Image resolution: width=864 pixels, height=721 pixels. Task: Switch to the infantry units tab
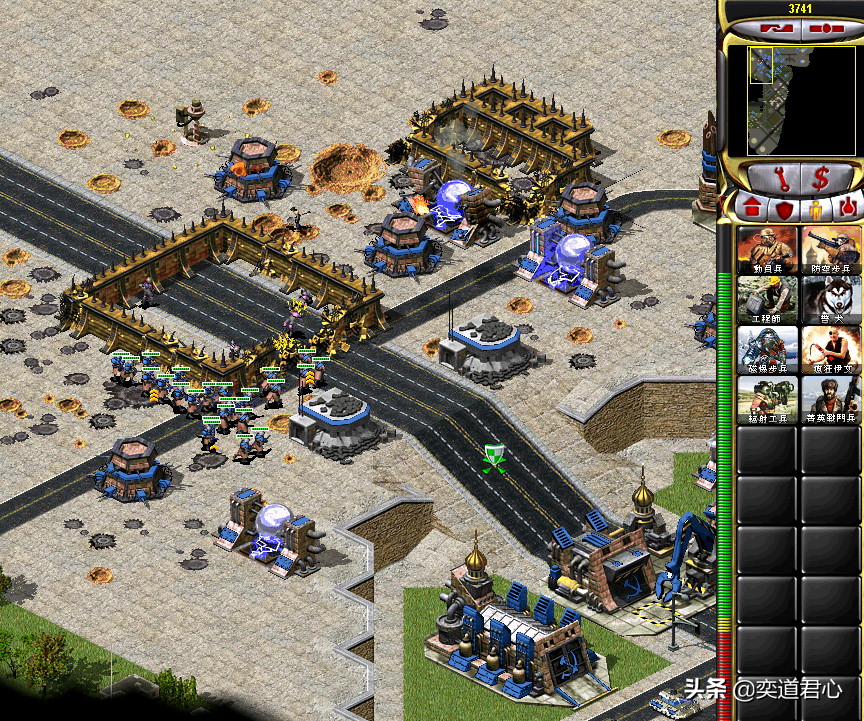[817, 207]
